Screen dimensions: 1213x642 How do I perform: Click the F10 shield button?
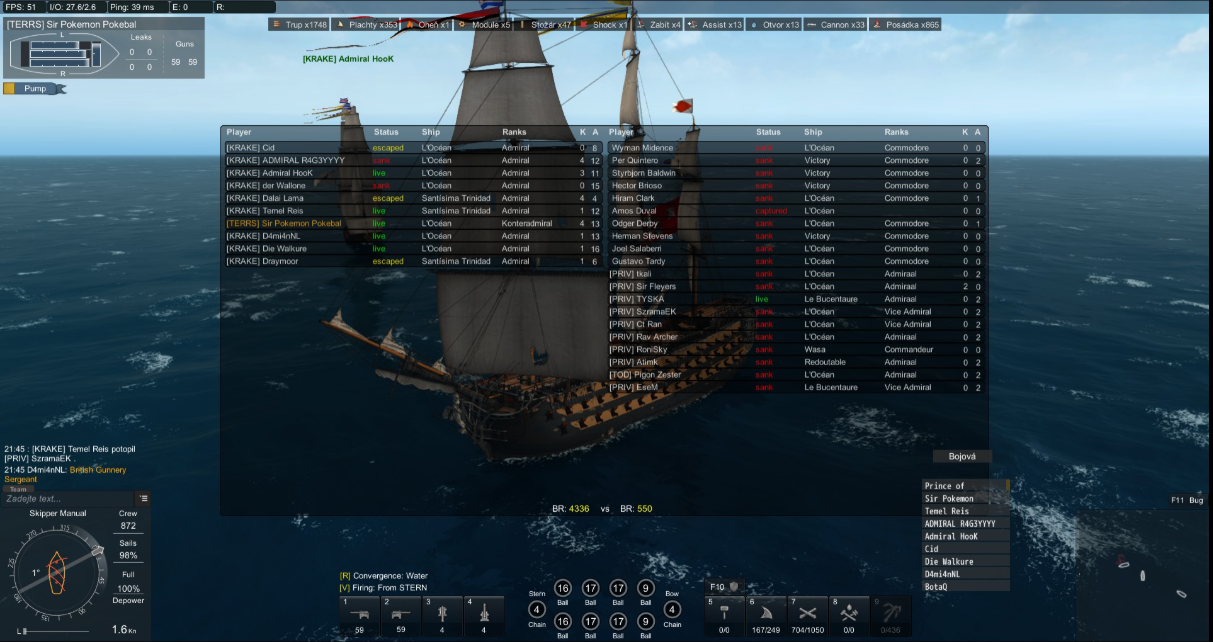733,586
